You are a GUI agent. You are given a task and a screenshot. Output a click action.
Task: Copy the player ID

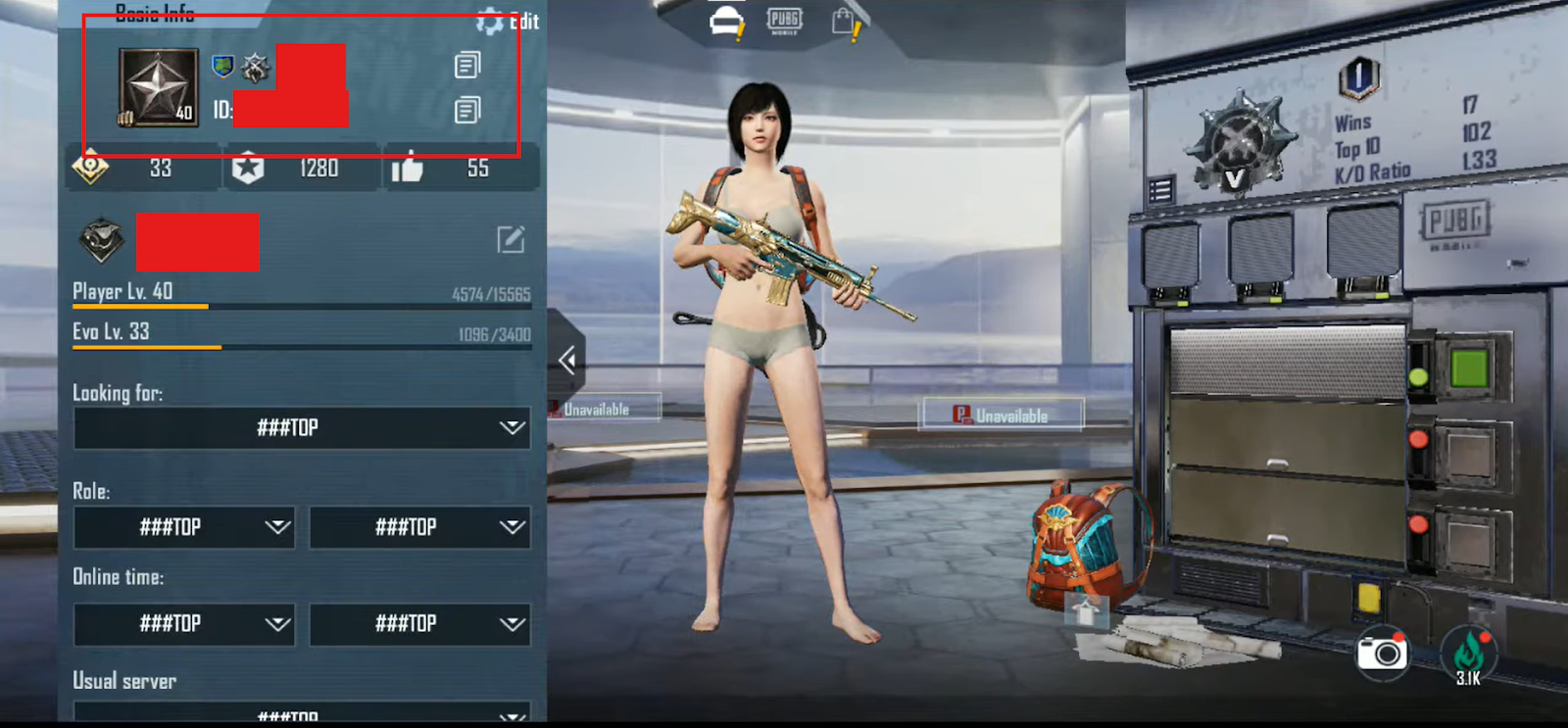tap(467, 110)
